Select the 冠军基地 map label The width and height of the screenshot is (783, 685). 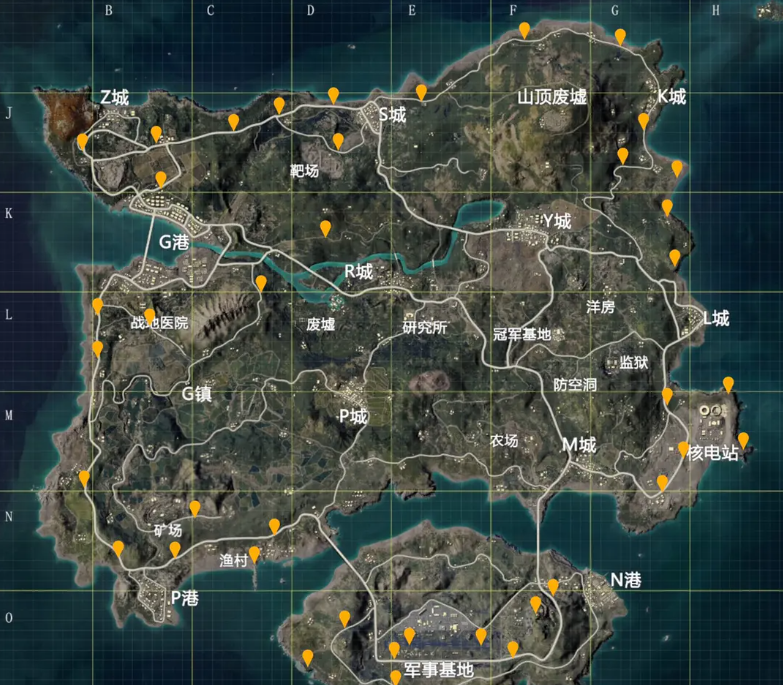click(x=522, y=333)
